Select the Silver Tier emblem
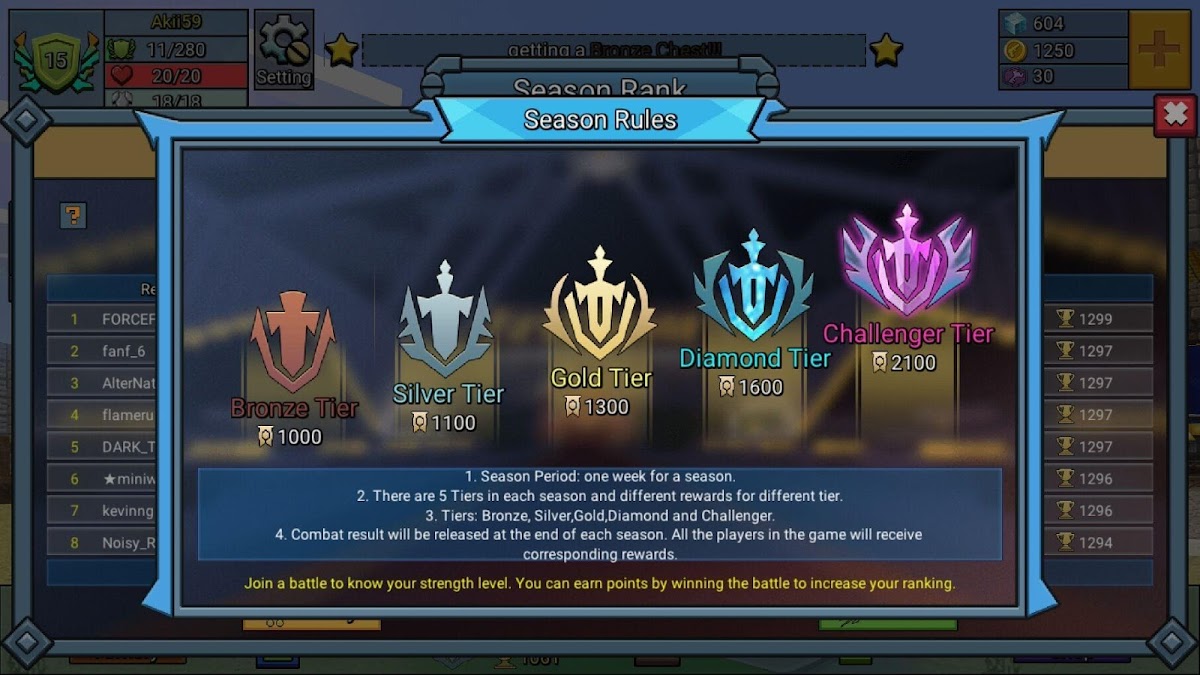Image resolution: width=1200 pixels, height=675 pixels. pyautogui.click(x=446, y=320)
